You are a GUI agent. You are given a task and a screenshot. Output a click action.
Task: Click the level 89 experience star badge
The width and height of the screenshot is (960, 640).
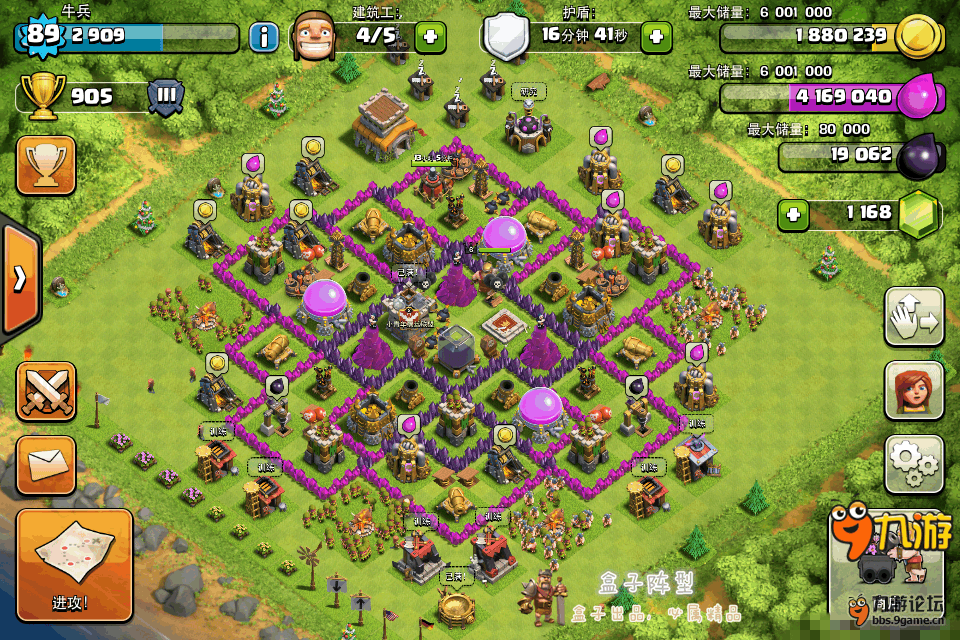click(x=42, y=34)
